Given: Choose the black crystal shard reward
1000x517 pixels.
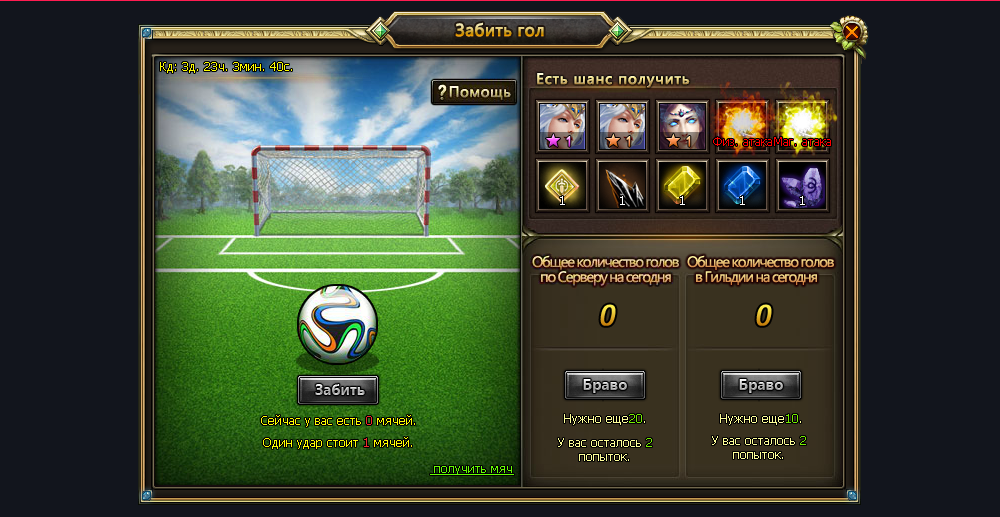Looking at the screenshot, I should (x=622, y=185).
